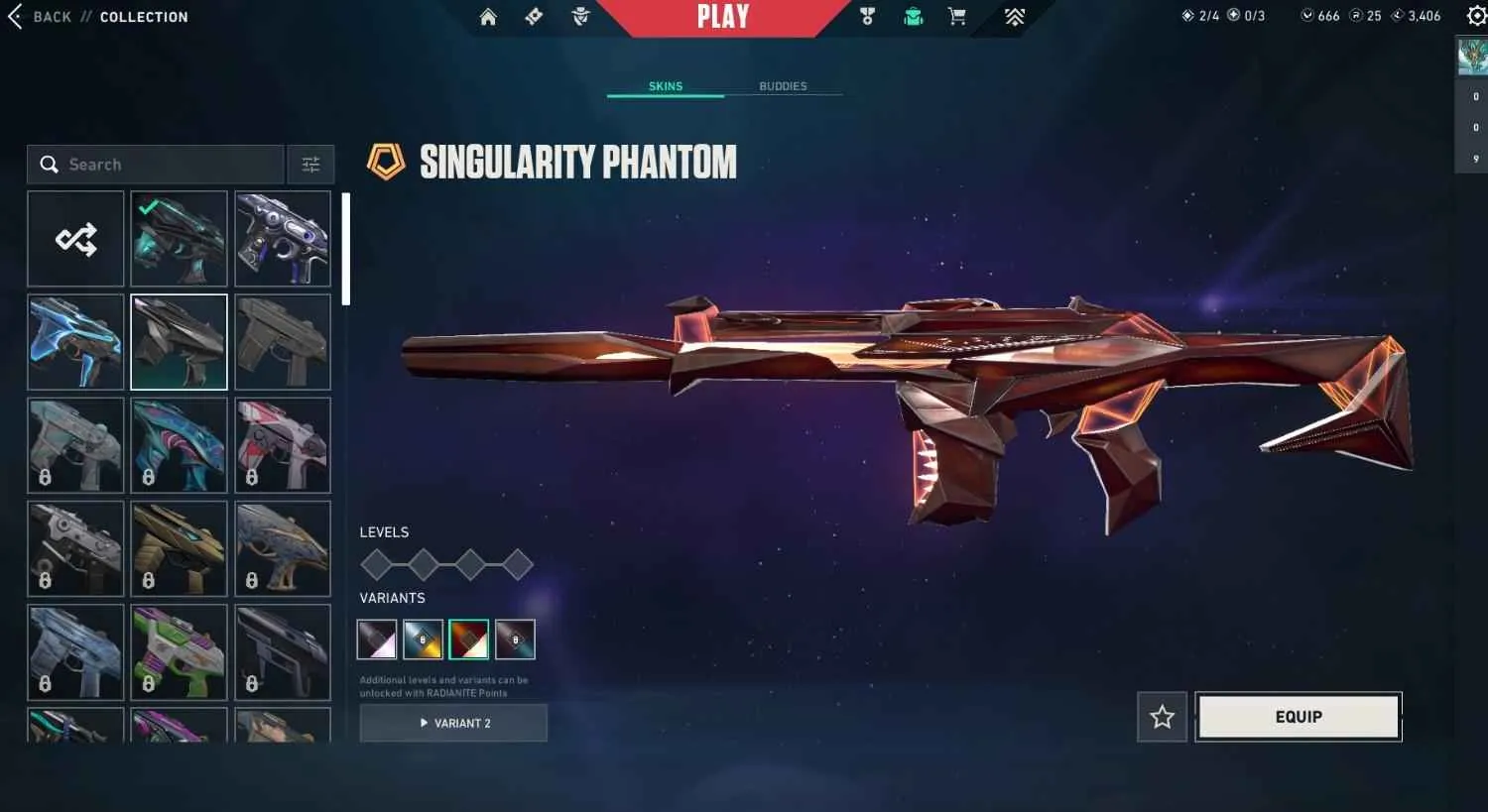
Task: Open the Premier mode icon
Action: point(1014,17)
